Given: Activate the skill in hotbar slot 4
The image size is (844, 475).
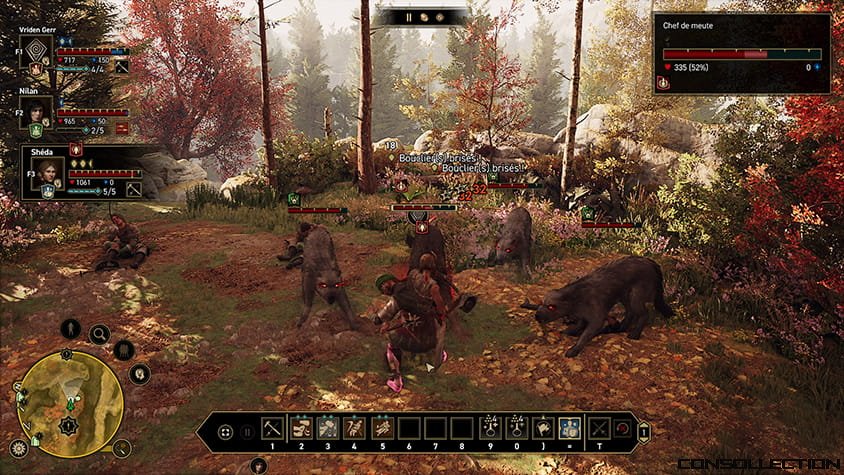Looking at the screenshot, I should [356, 429].
